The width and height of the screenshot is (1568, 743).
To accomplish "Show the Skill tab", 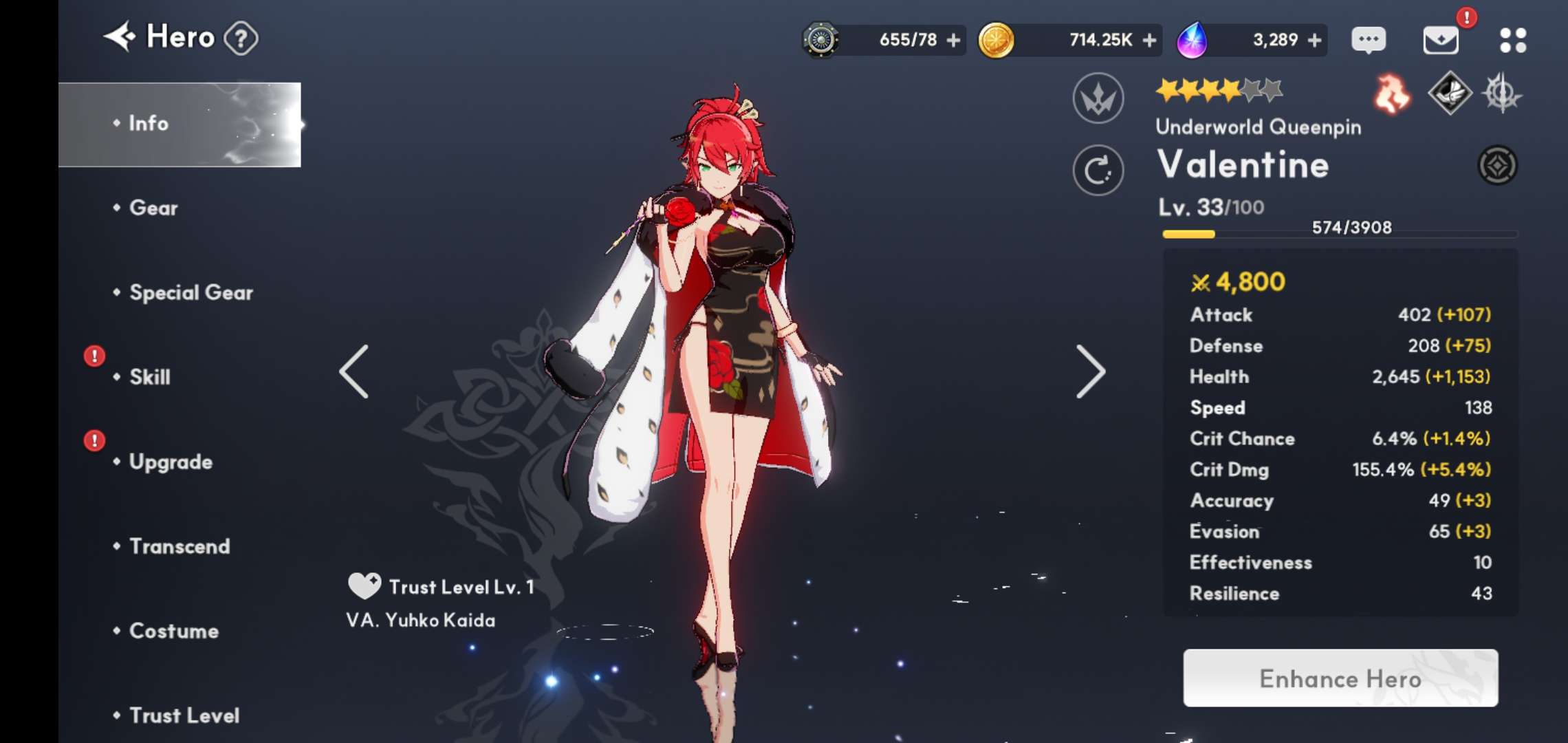I will pyautogui.click(x=150, y=377).
